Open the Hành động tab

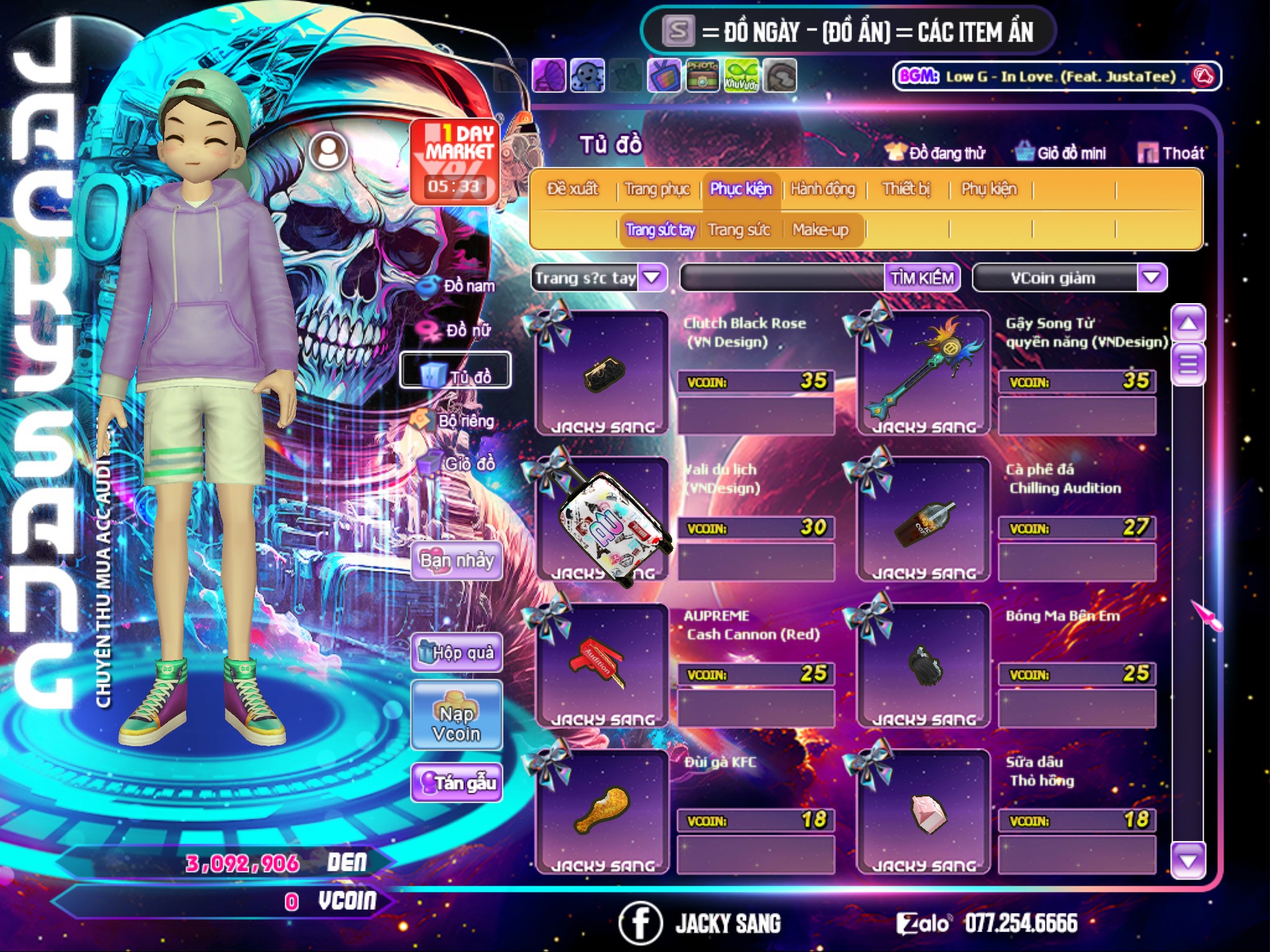822,189
